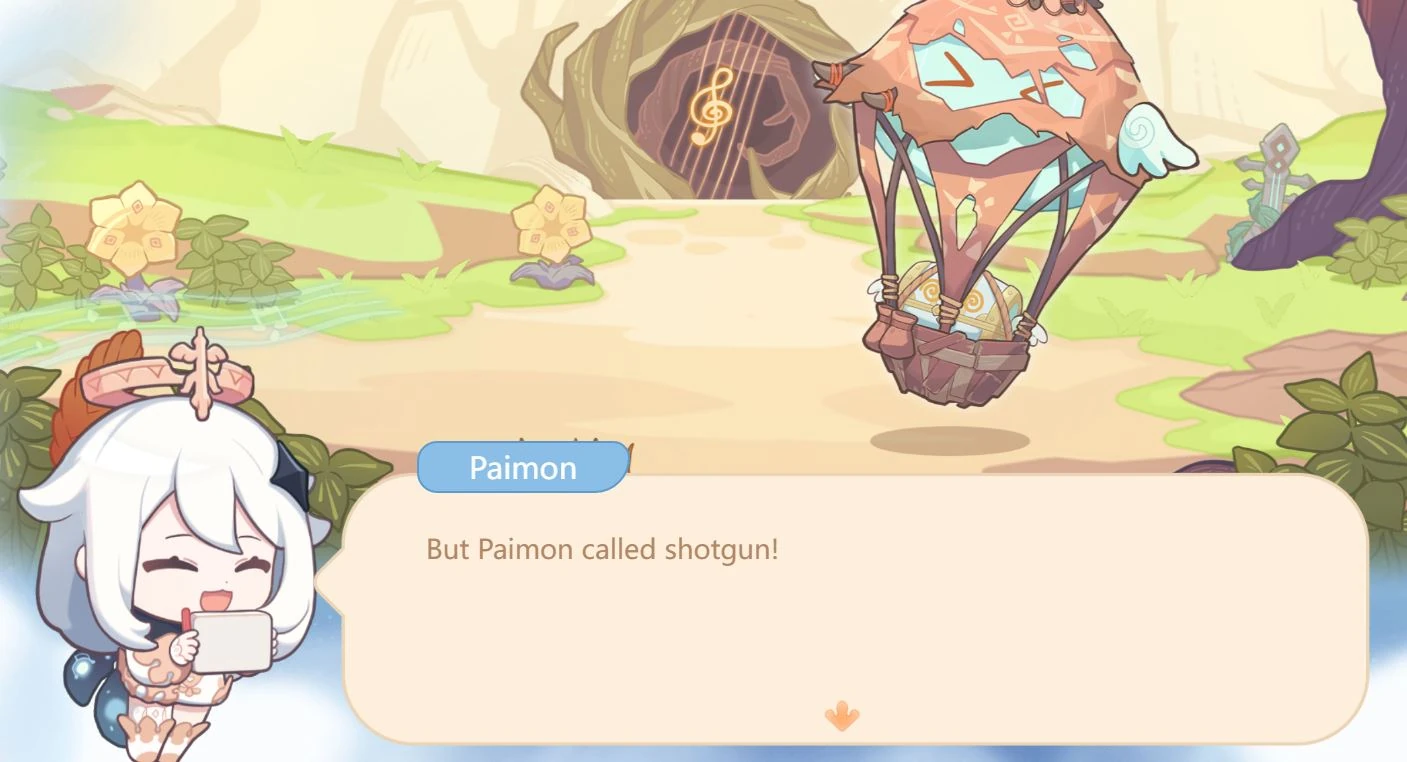Select the Paimon name tag
The image size is (1407, 762).
[x=522, y=466]
